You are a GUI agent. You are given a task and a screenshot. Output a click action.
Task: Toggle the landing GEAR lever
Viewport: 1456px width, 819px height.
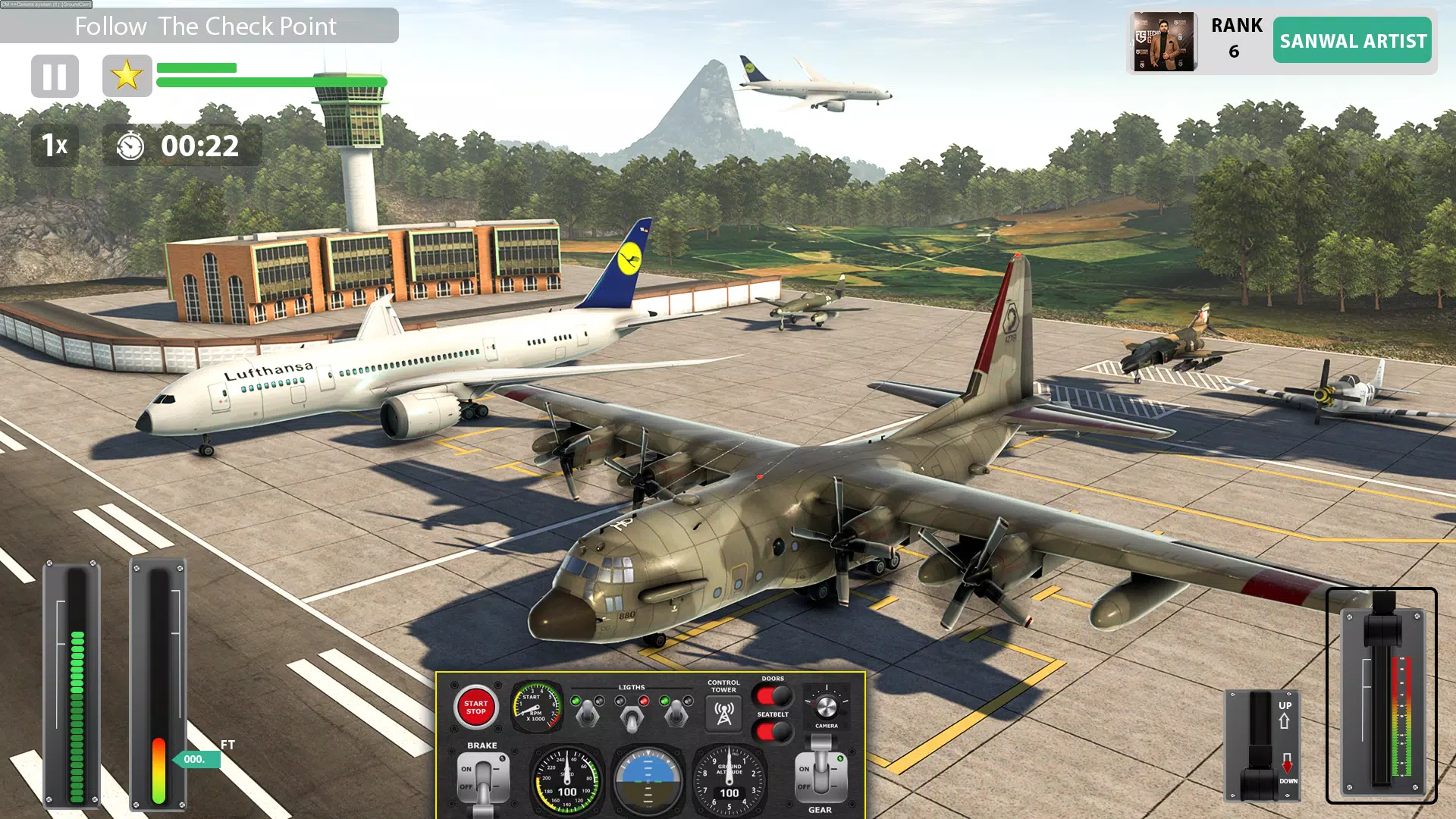pyautogui.click(x=821, y=775)
